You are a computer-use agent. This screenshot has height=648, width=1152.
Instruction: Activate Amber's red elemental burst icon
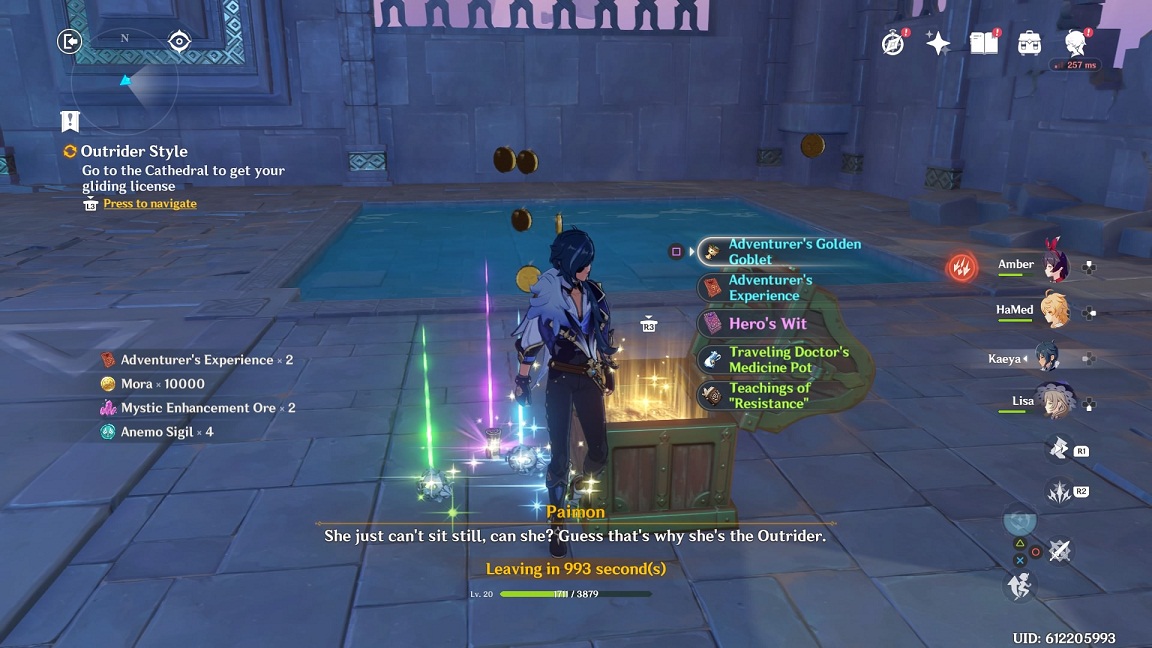[x=962, y=267]
